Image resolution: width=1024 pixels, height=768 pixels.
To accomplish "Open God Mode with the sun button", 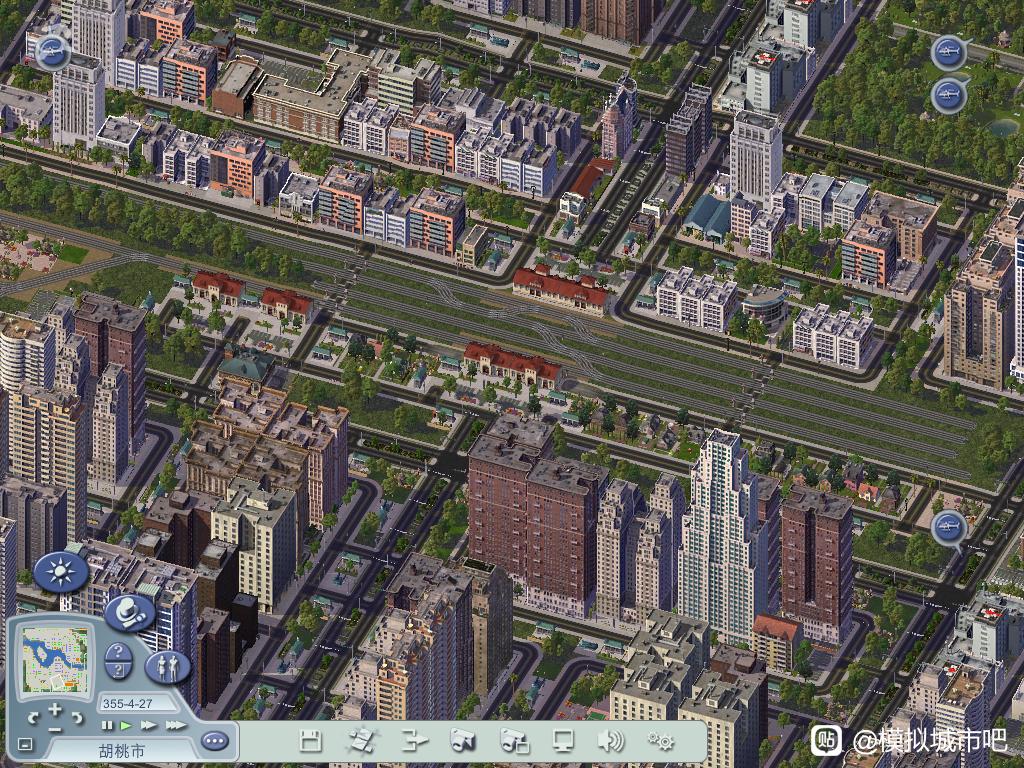I will click(61, 572).
